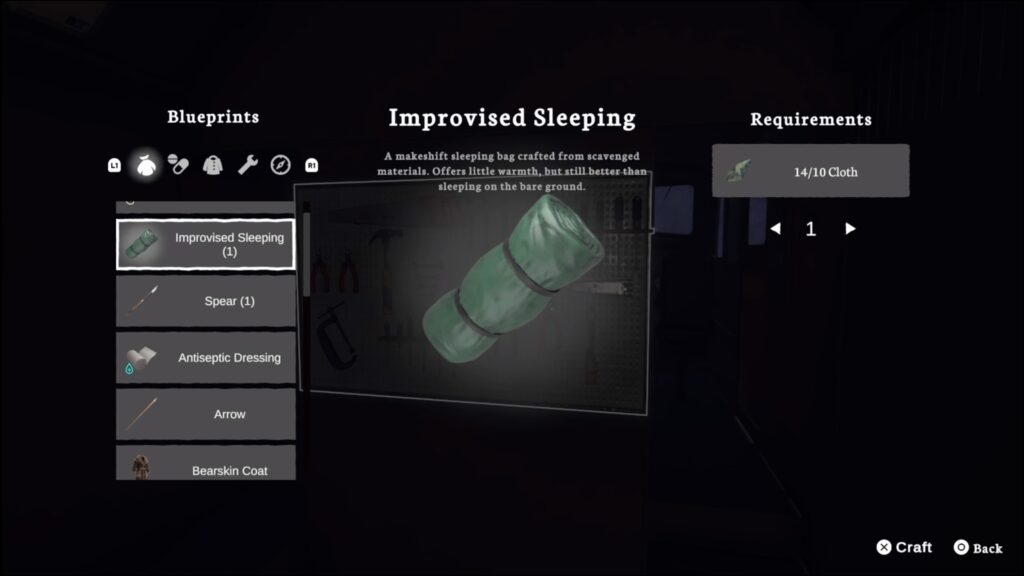Increase craft quantity with right arrow
The image size is (1024, 576).
tap(850, 229)
